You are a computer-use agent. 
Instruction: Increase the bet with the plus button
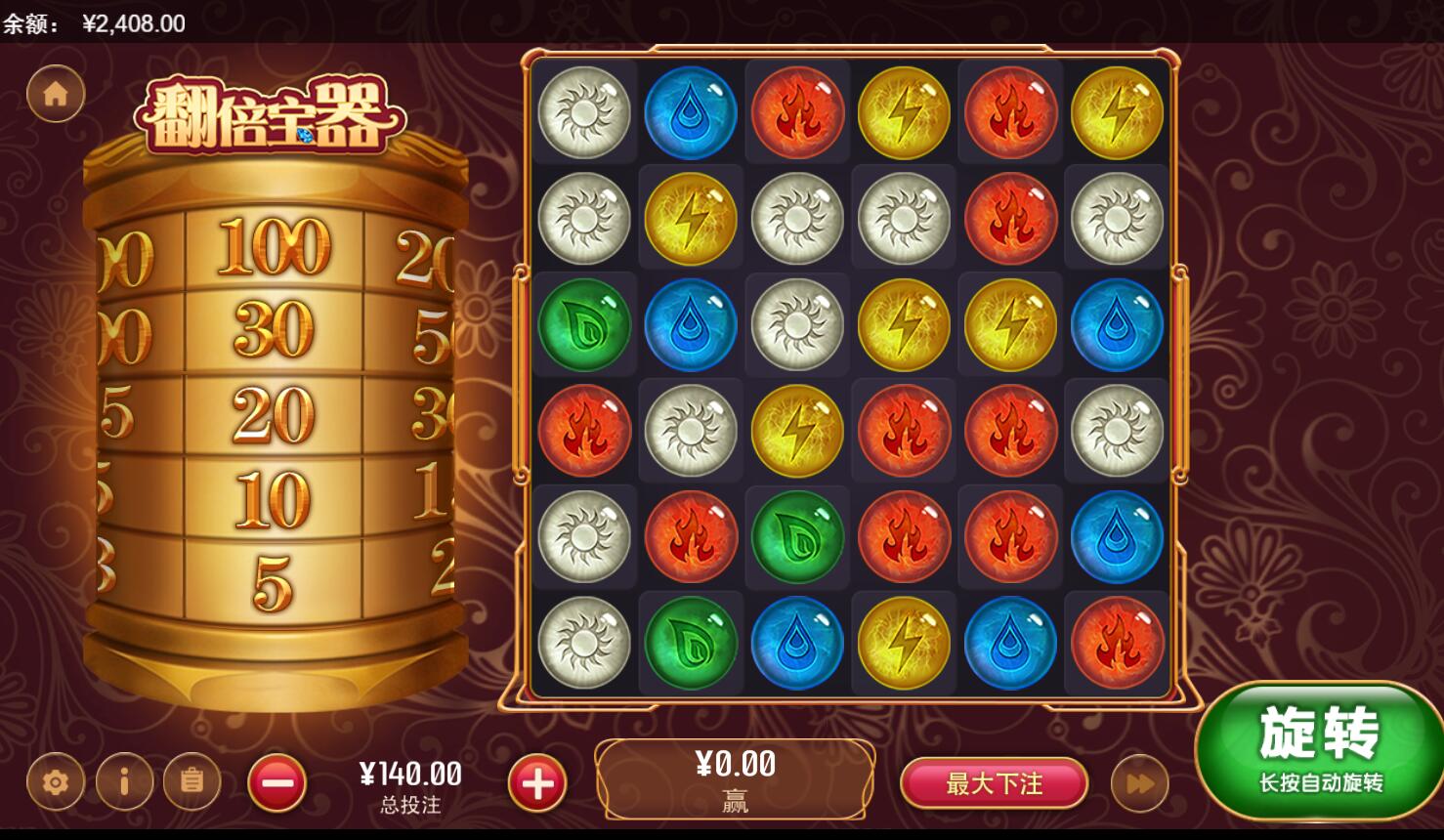536,782
